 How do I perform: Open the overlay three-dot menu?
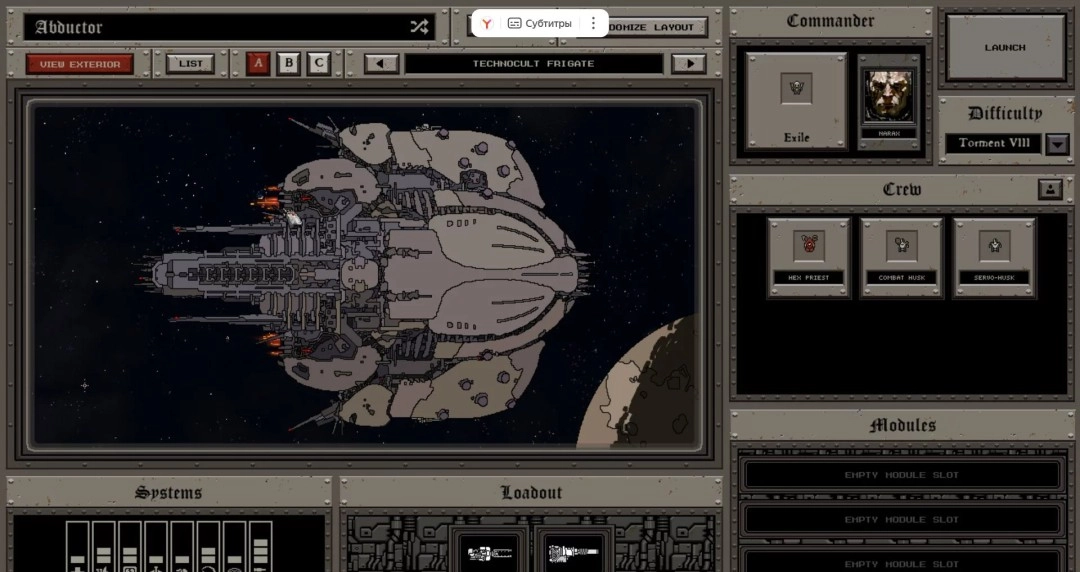coord(593,23)
